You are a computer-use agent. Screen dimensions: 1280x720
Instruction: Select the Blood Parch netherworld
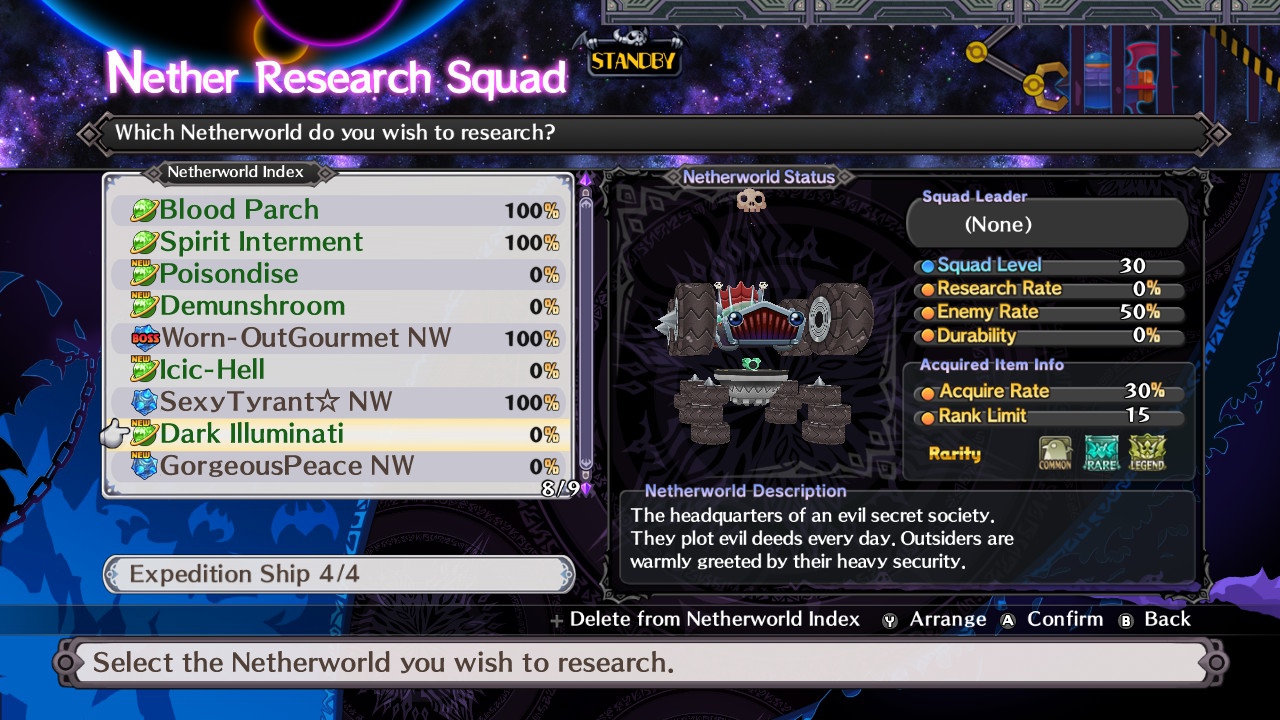click(338, 210)
